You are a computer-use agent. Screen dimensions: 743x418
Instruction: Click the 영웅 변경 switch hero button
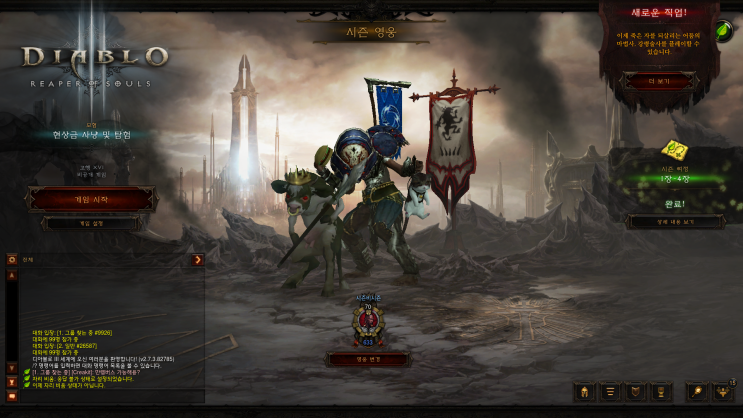pos(368,358)
